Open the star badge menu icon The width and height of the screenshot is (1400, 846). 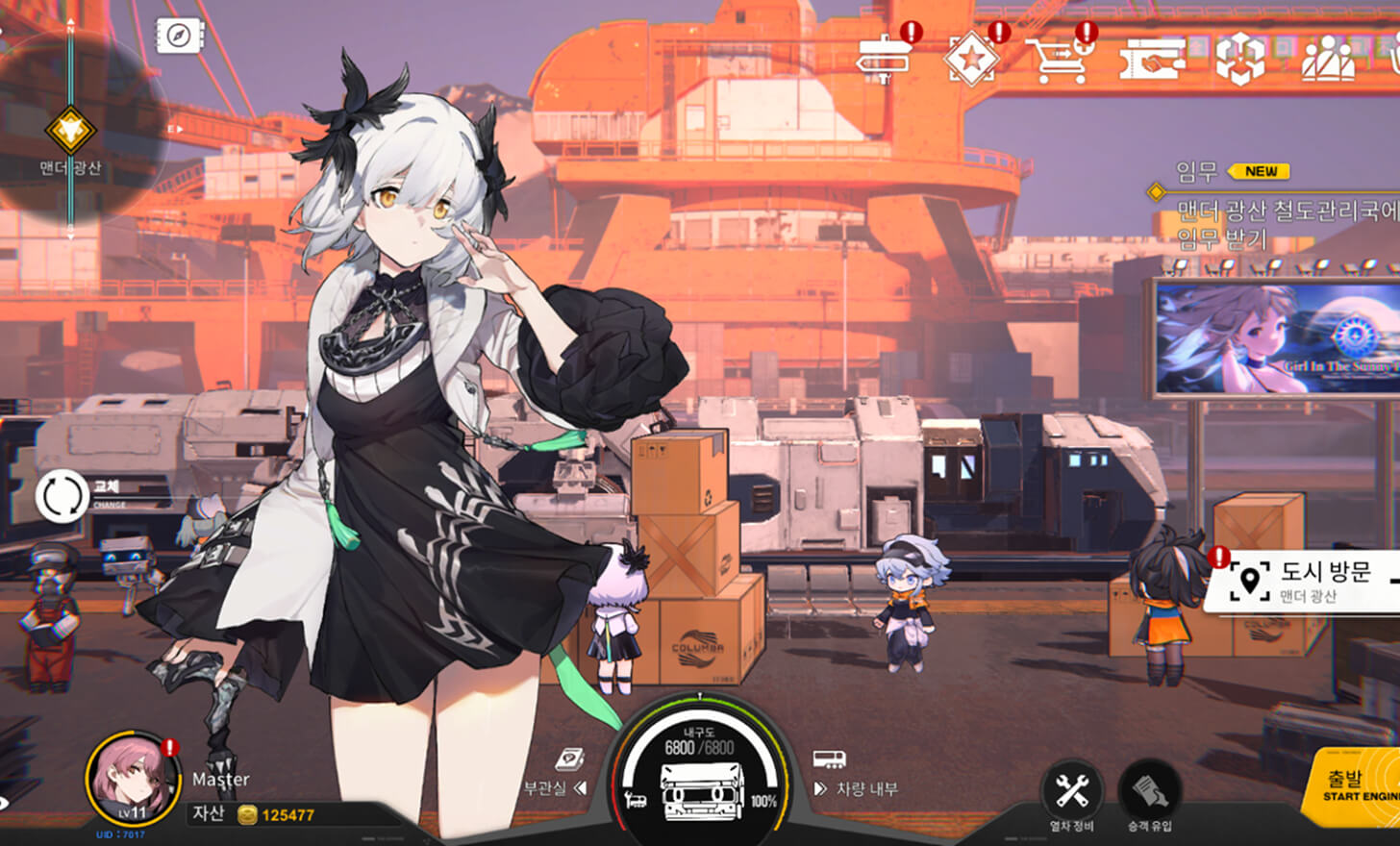click(x=971, y=60)
